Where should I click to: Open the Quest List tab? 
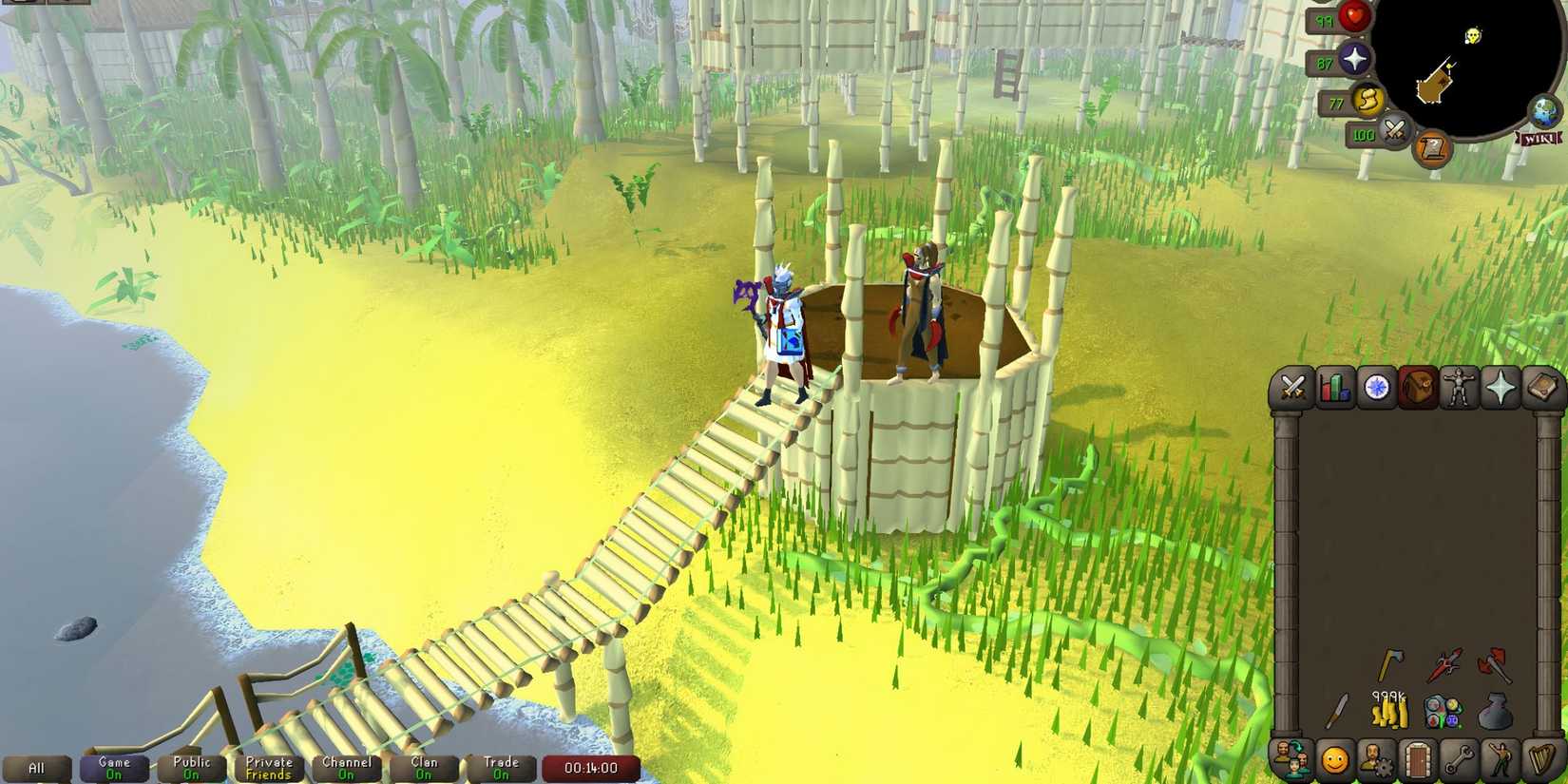coord(1377,388)
